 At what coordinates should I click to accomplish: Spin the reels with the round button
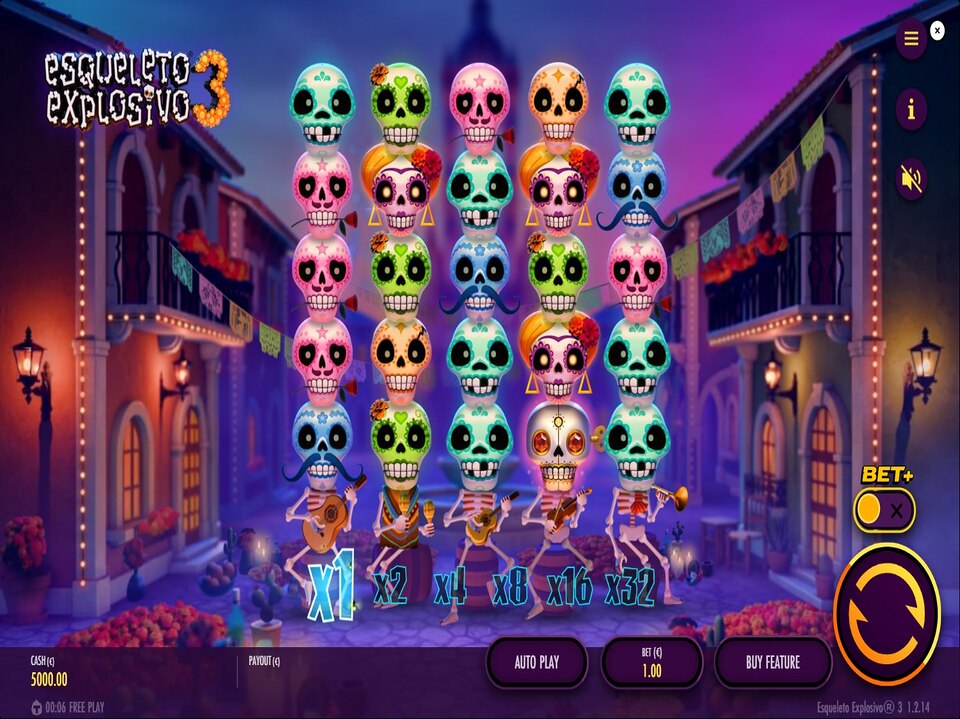886,614
